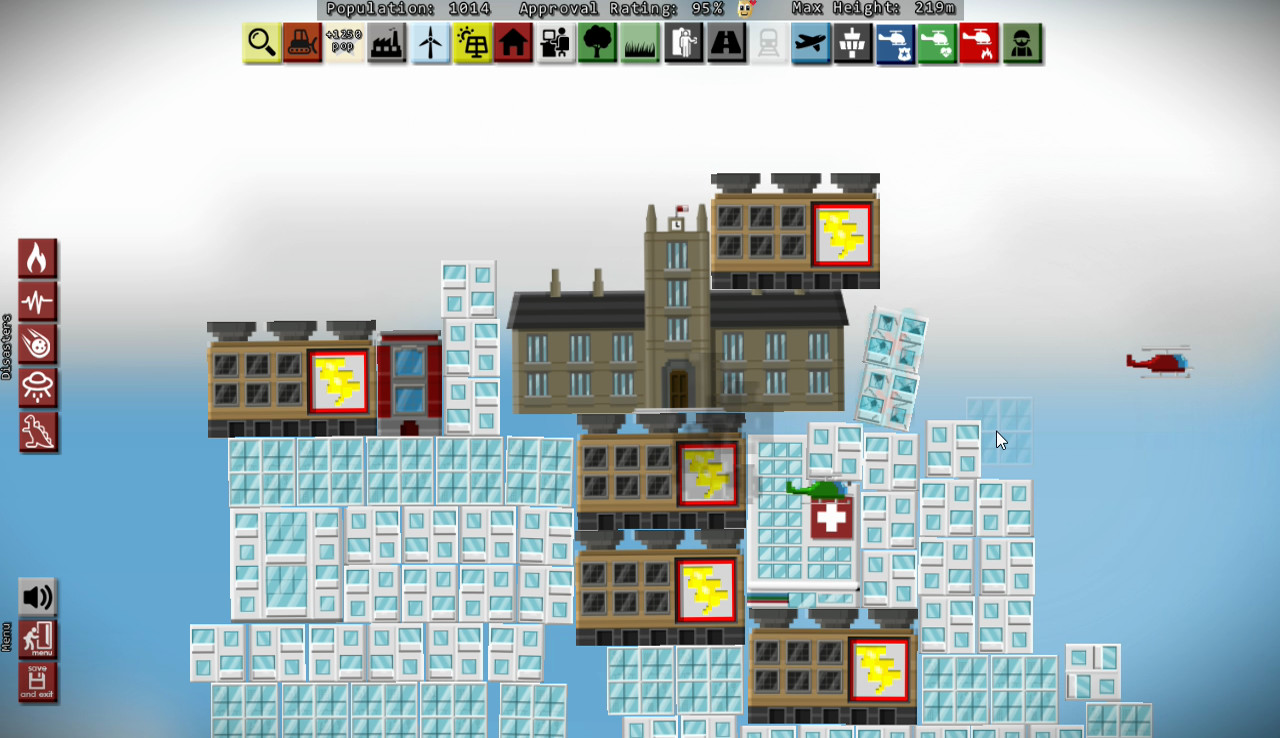Image resolution: width=1280 pixels, height=738 pixels.
Task: Click save and exit
Action: click(38, 682)
